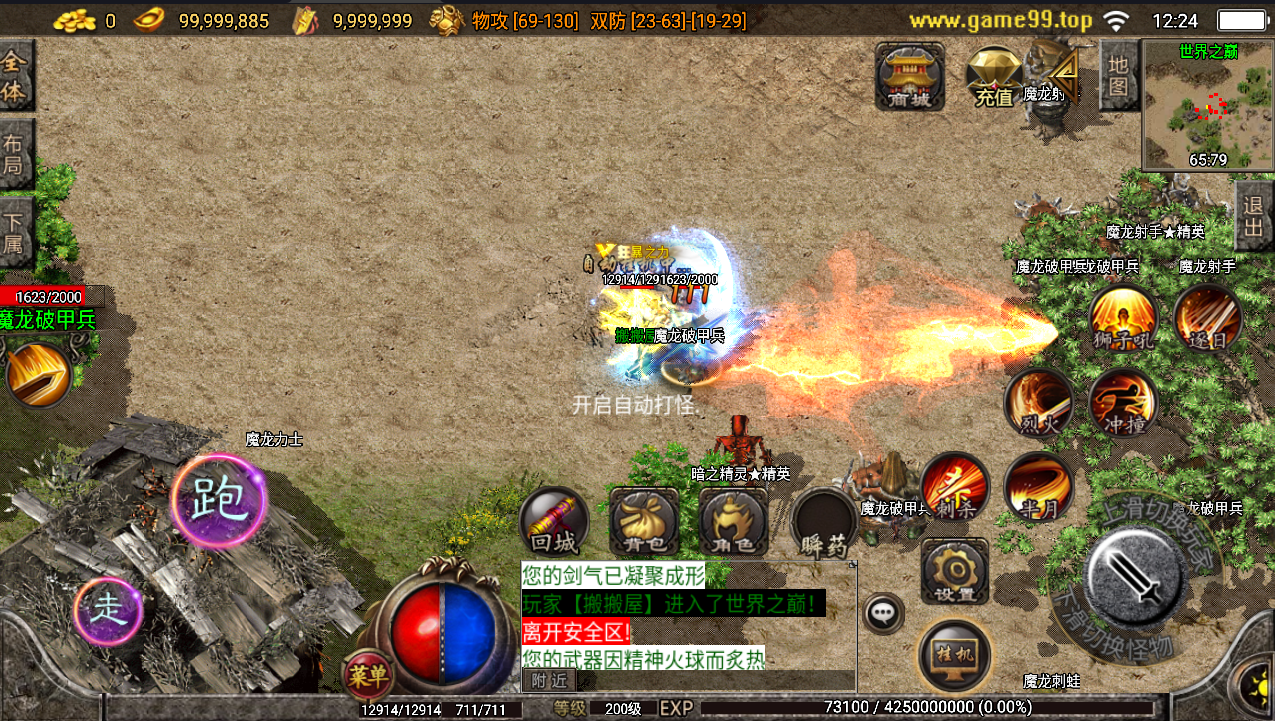Open the 充值 recharge screen
The image size is (1275, 721).
point(994,77)
